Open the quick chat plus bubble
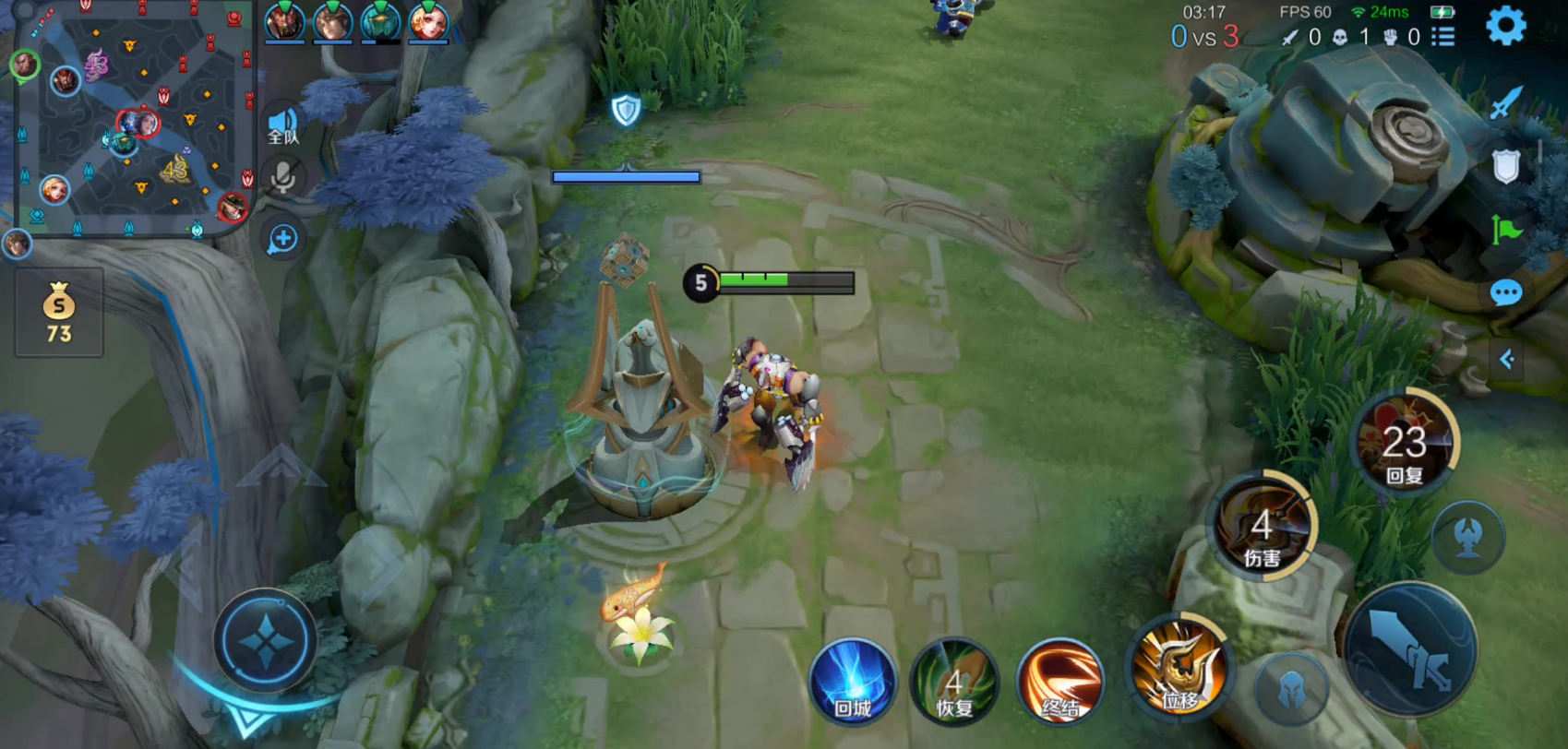 pyautogui.click(x=282, y=239)
